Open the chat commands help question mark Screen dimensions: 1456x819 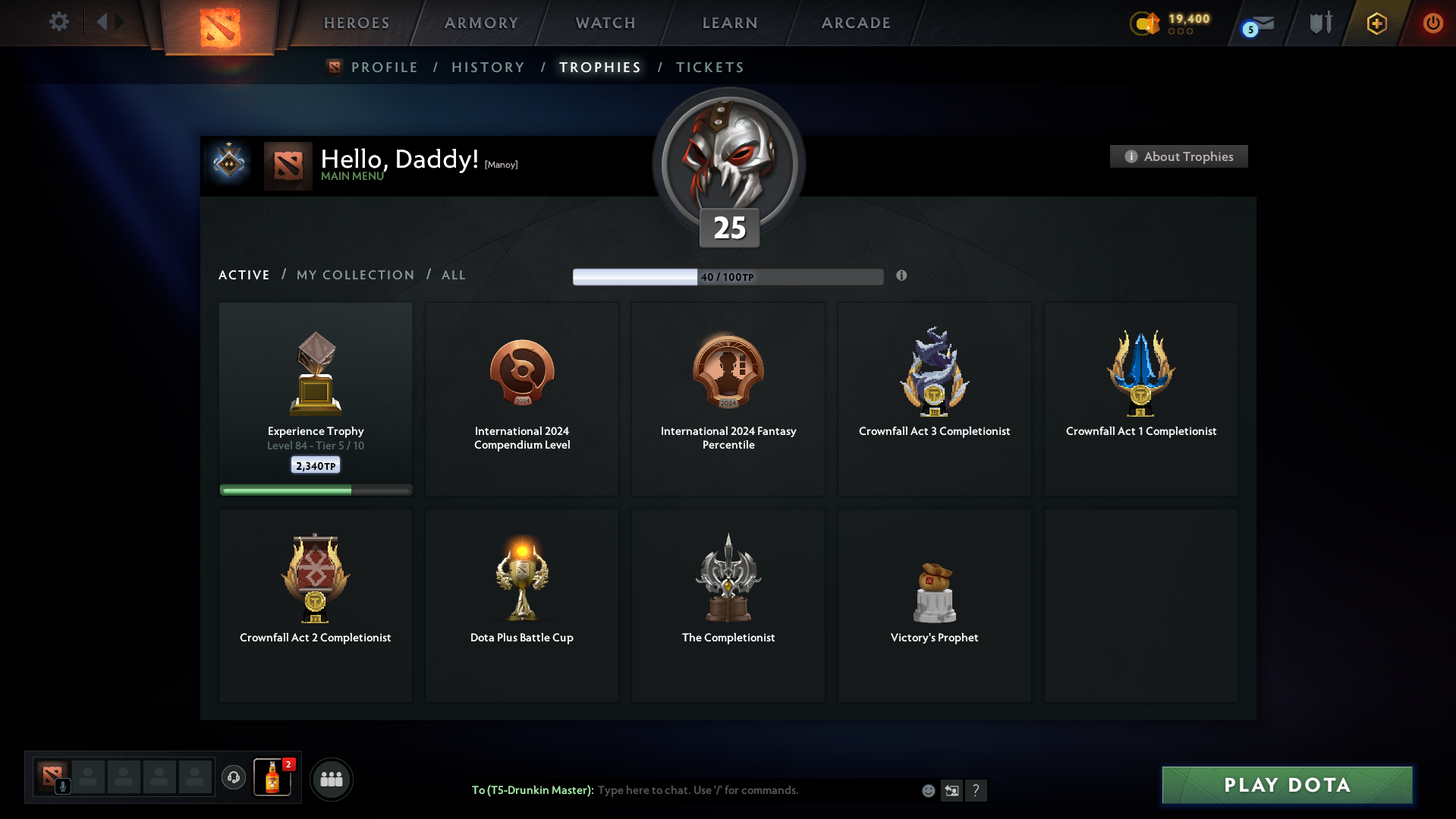[x=976, y=790]
